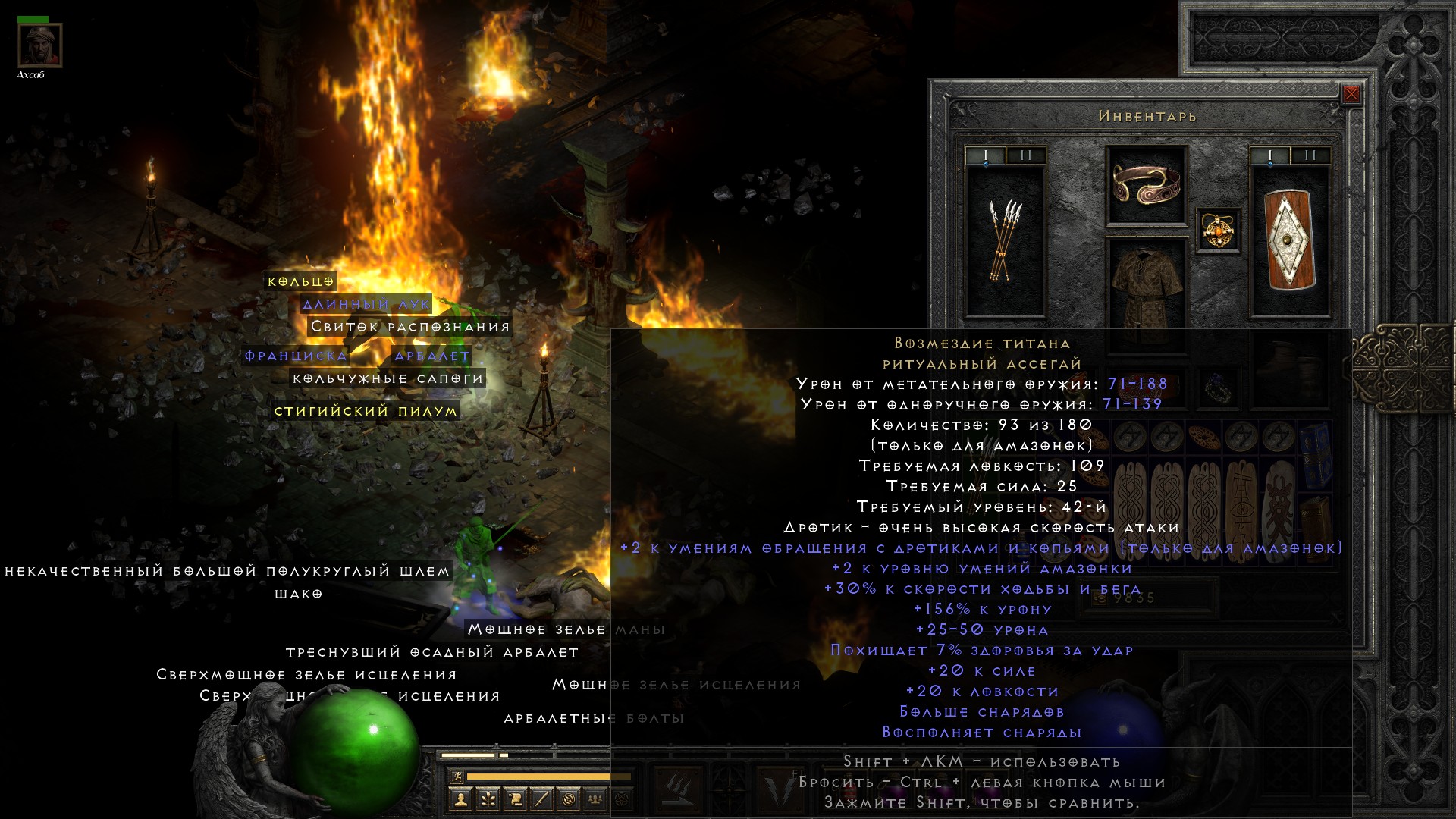This screenshot has width=1456, height=819.
Task: Close the Инвентарь panel with the red X
Action: click(x=1351, y=94)
